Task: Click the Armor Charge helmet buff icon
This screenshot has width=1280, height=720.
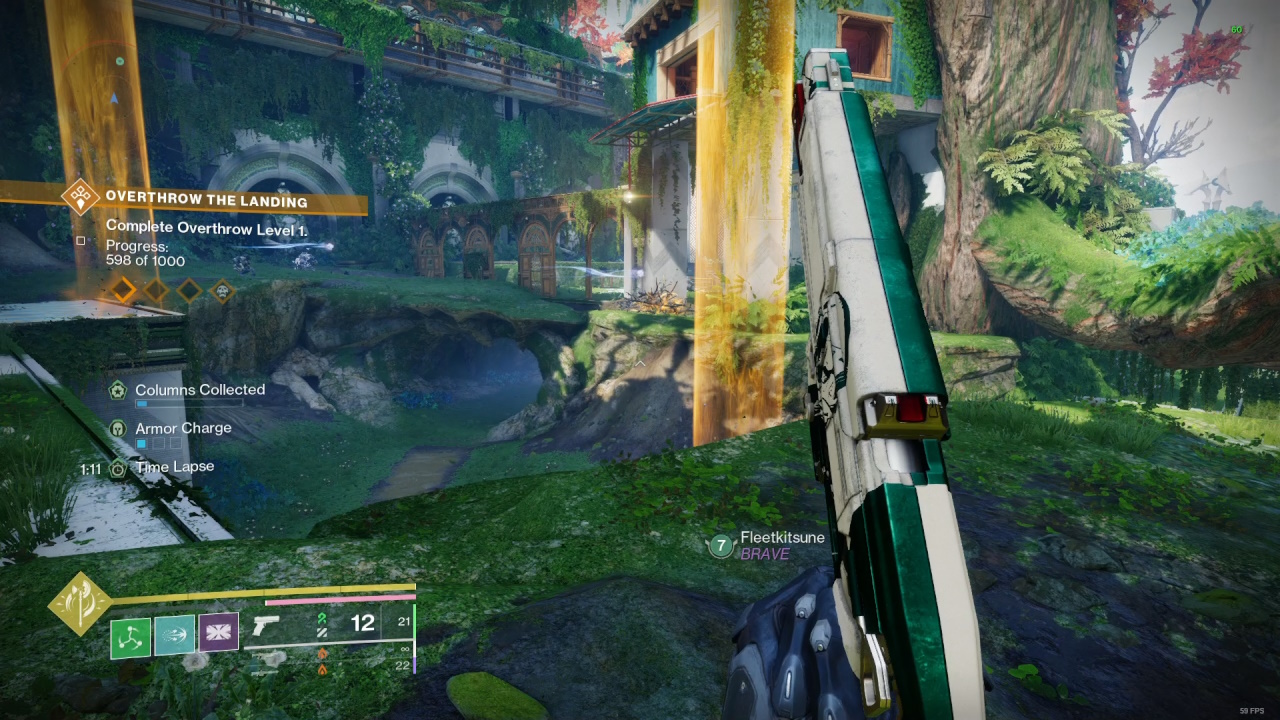Action: (118, 429)
